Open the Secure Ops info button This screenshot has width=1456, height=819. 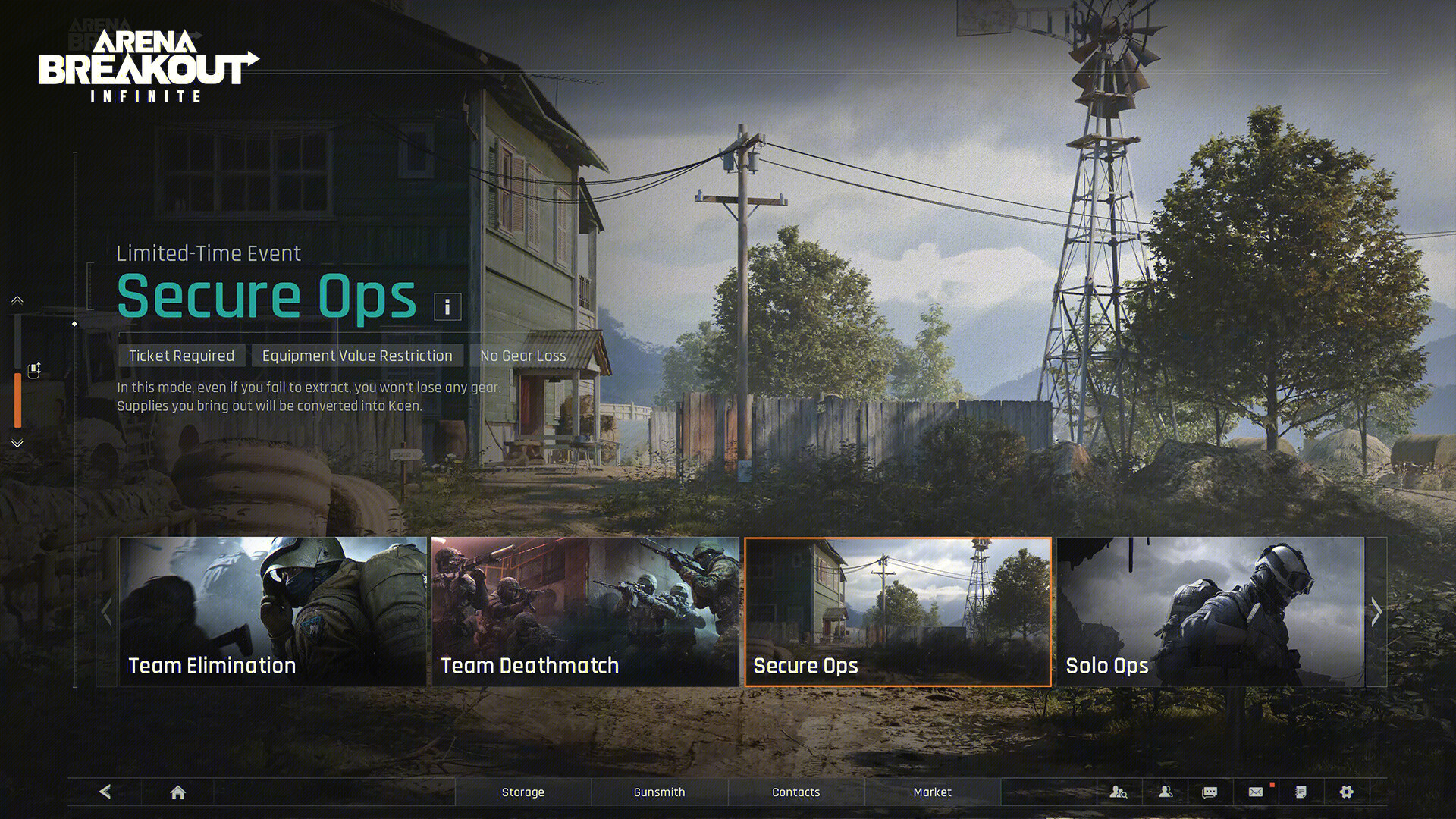click(x=447, y=306)
